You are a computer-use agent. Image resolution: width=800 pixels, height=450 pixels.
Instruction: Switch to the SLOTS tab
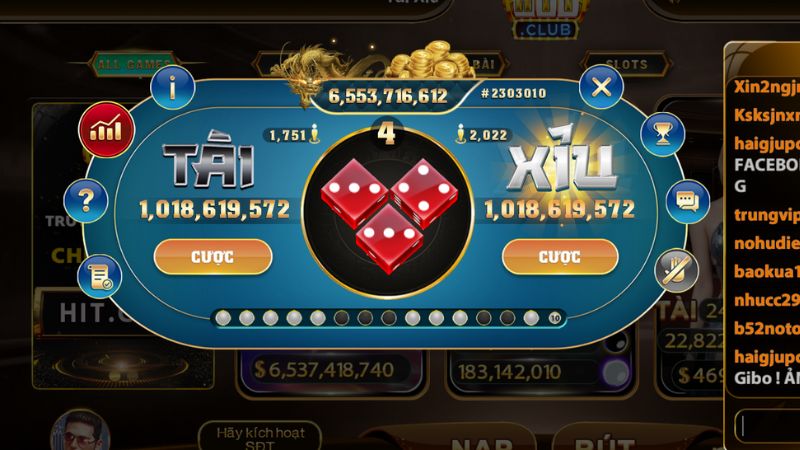tap(625, 65)
